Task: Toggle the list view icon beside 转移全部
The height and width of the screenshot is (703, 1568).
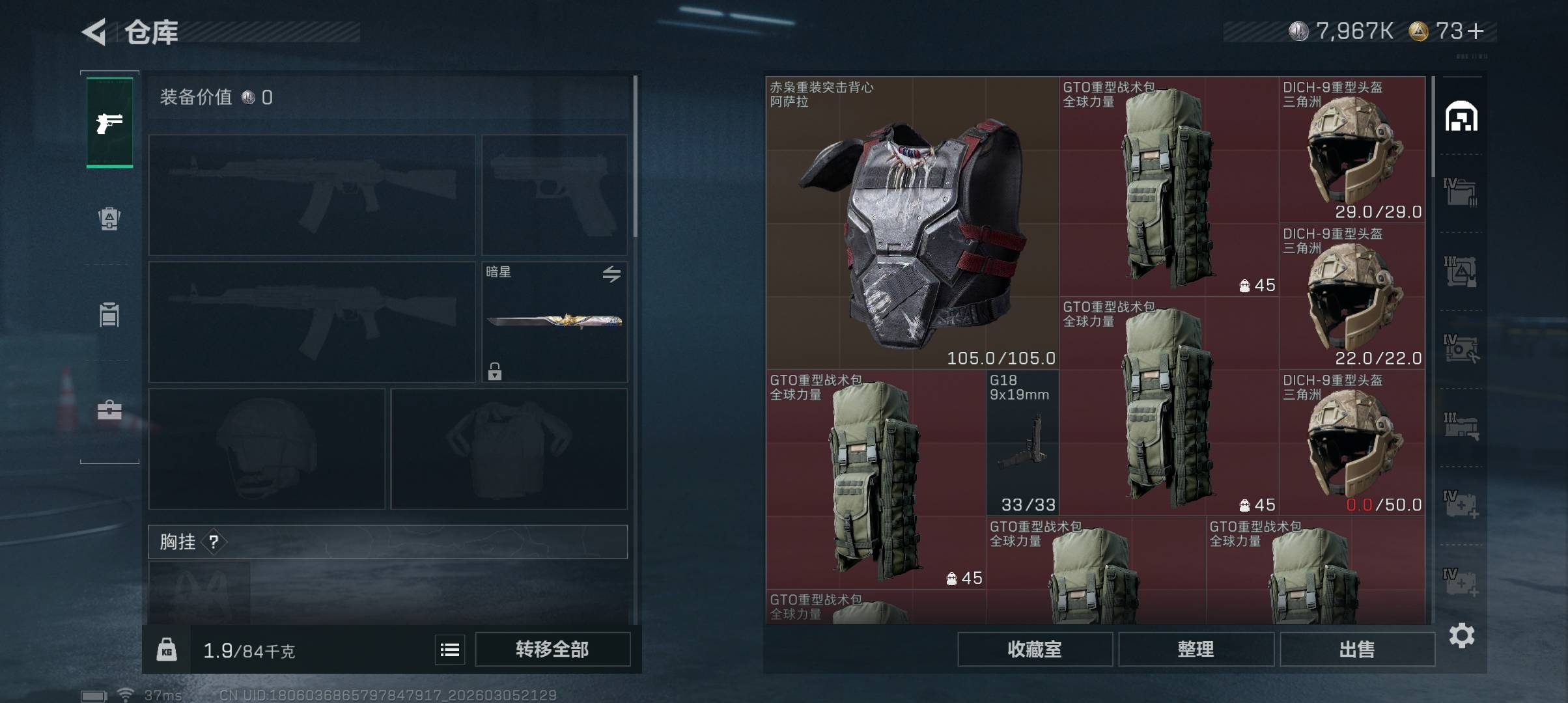Action: pyautogui.click(x=450, y=649)
